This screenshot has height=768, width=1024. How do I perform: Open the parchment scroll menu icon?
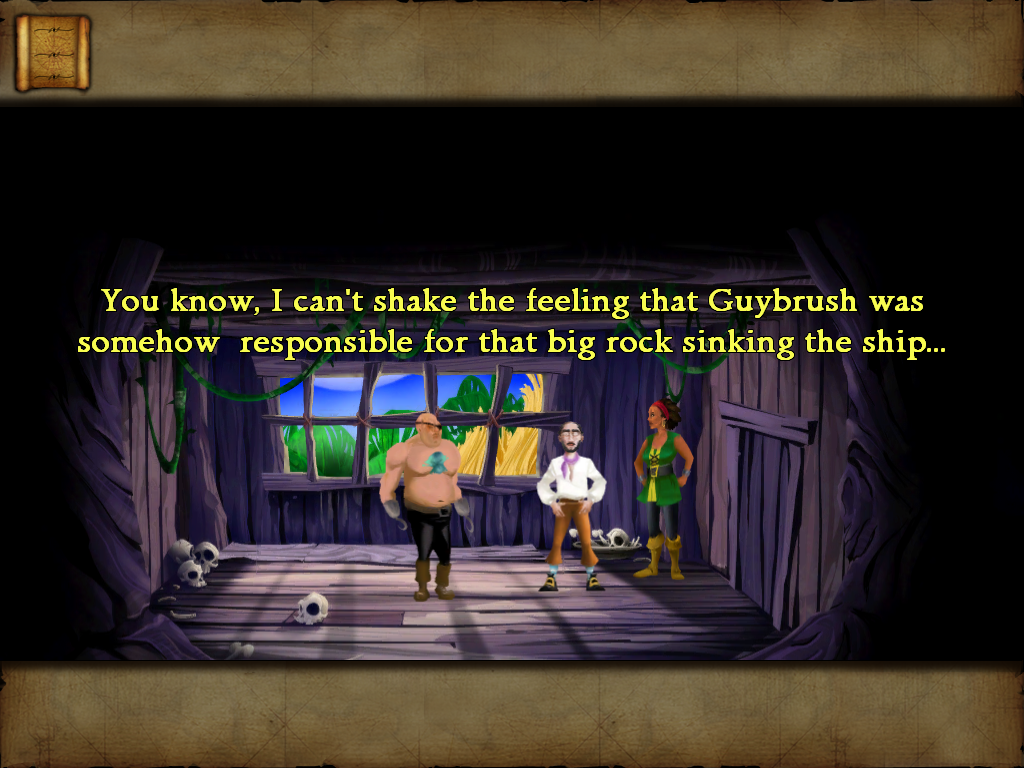pos(52,52)
